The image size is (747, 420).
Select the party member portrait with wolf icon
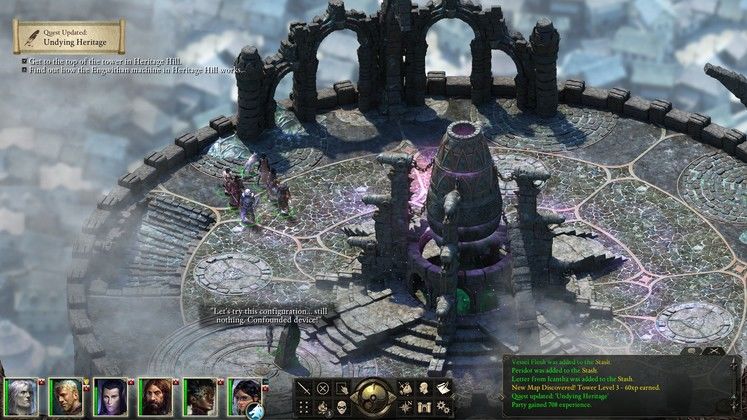tap(245, 397)
